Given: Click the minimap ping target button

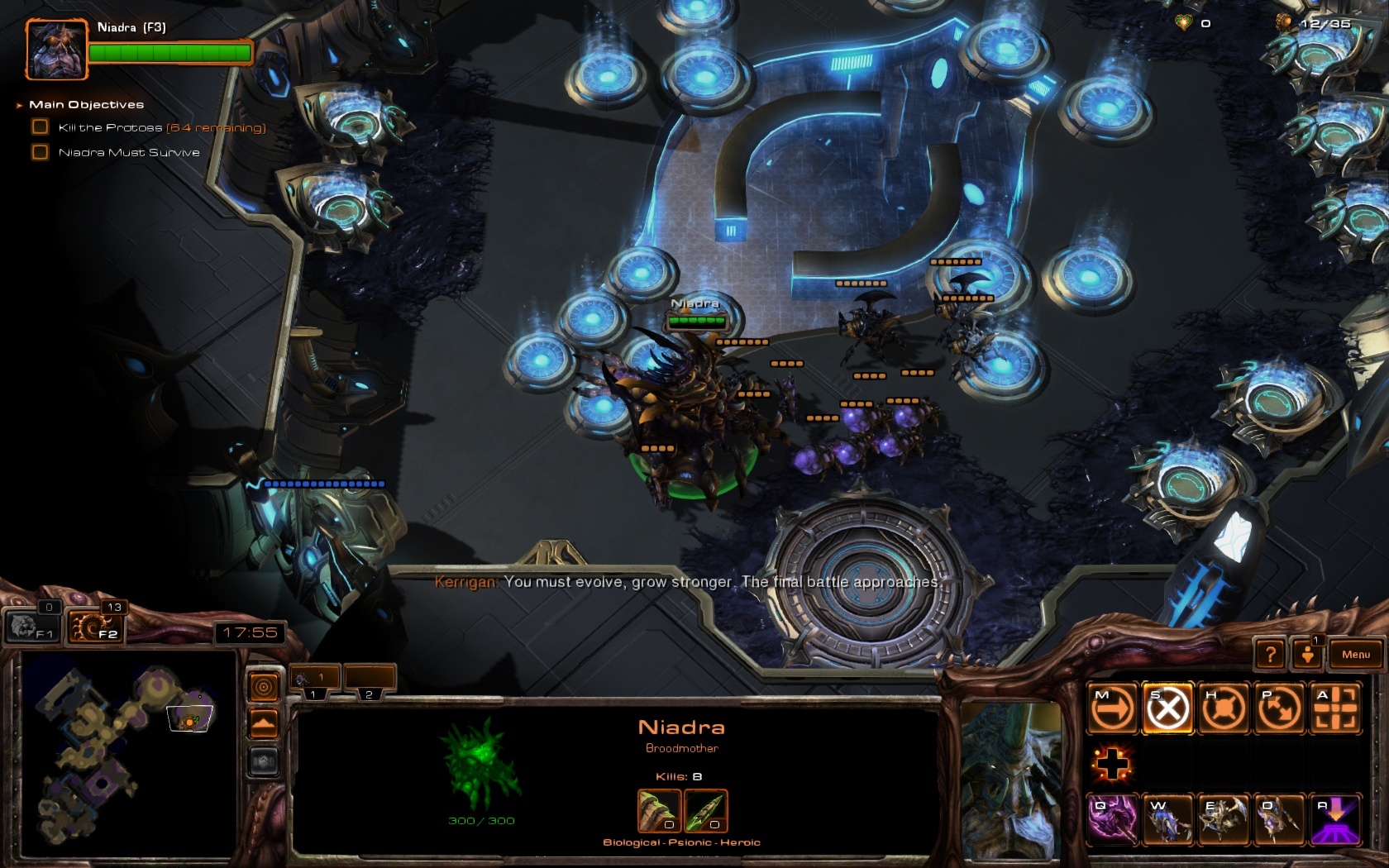Looking at the screenshot, I should click(264, 686).
